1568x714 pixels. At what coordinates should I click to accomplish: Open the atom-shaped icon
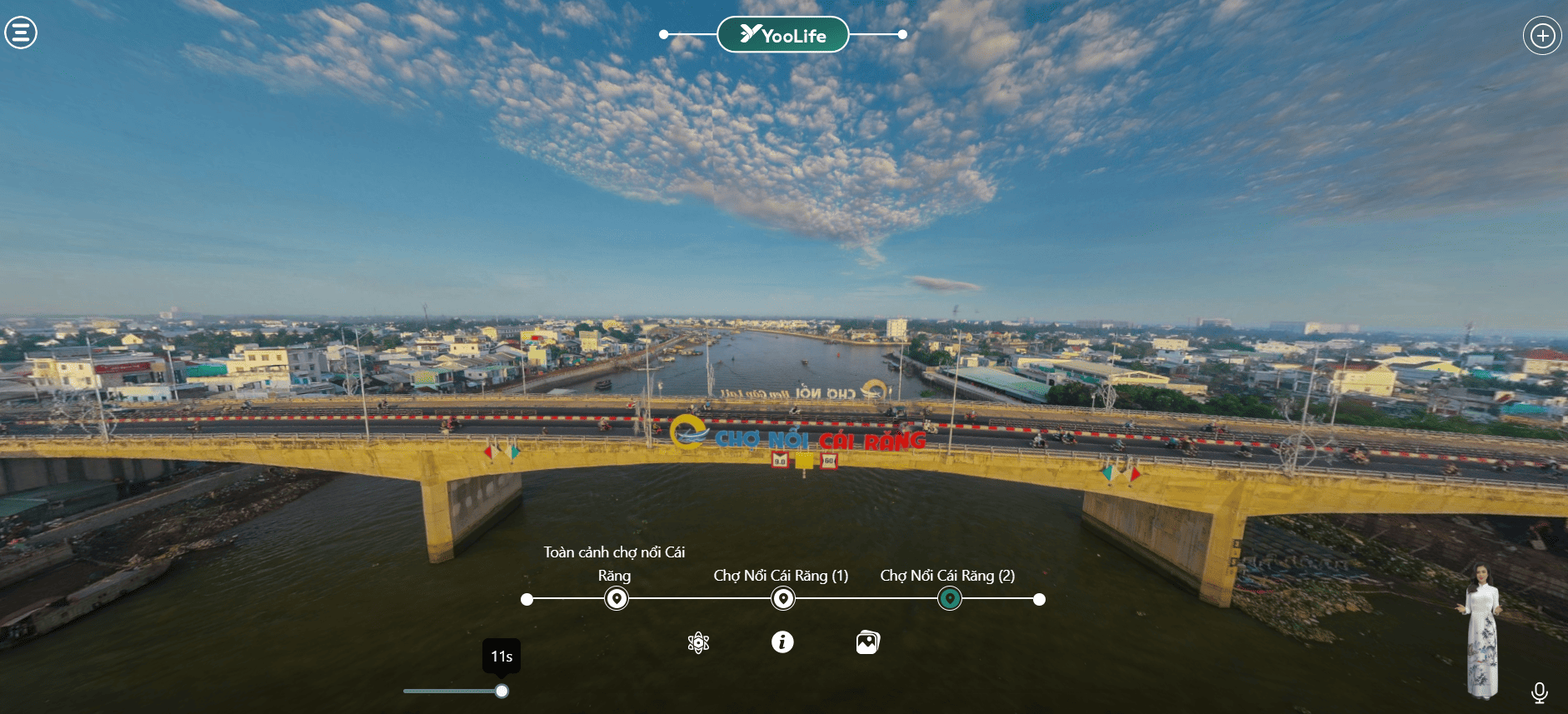click(x=698, y=642)
